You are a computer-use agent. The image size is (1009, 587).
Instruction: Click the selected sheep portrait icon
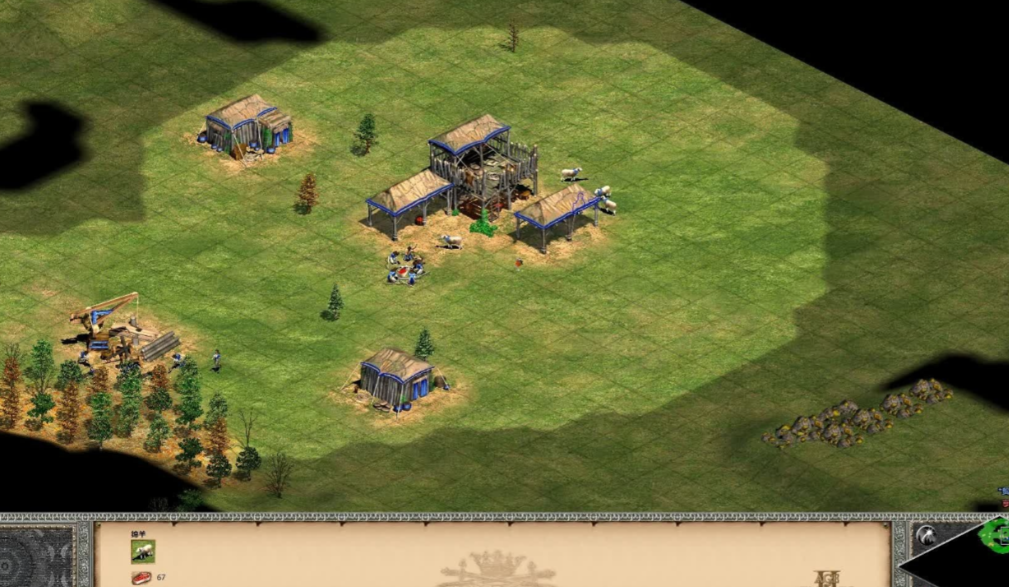coord(143,551)
